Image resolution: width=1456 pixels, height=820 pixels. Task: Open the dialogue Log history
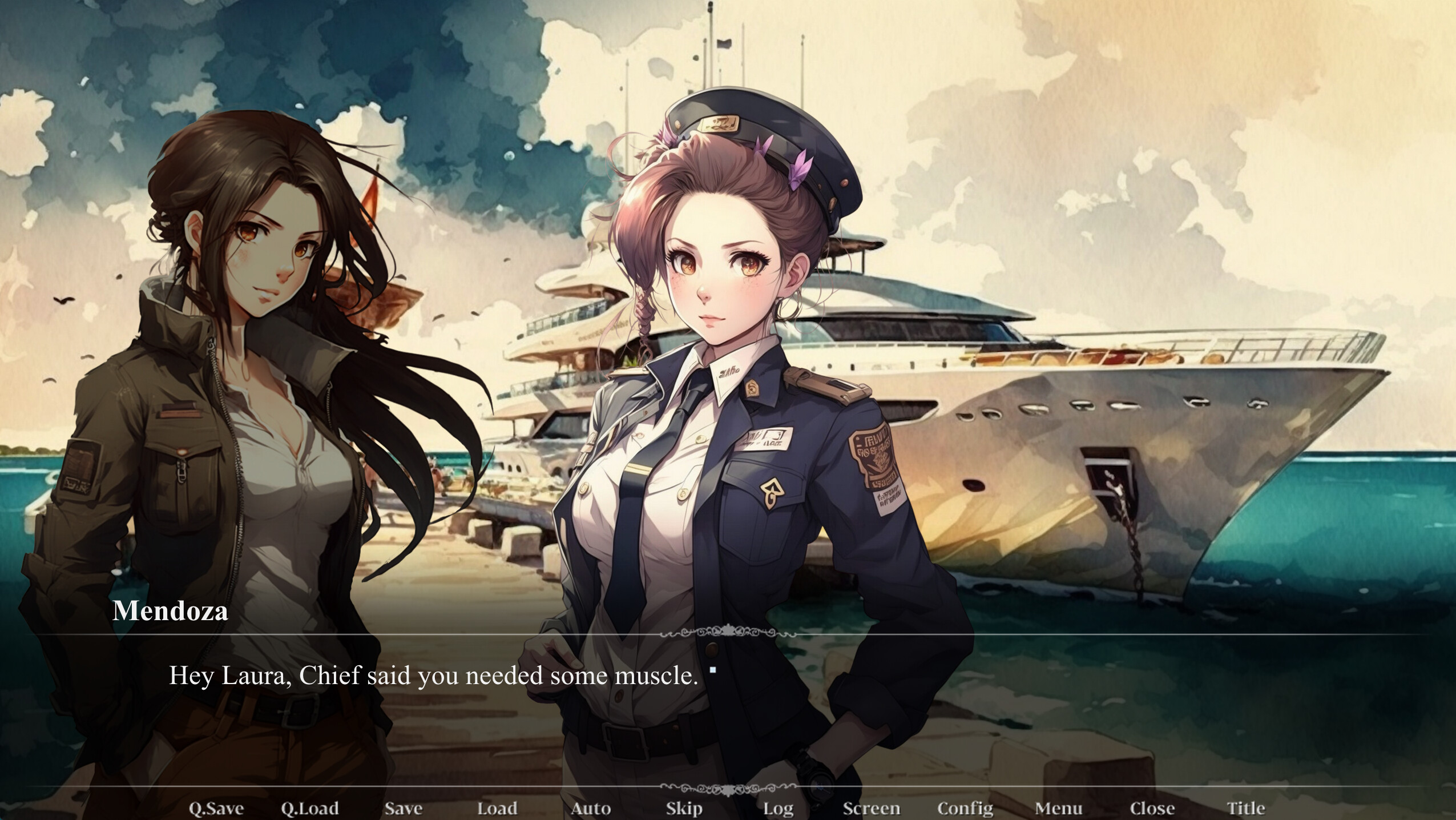pyautogui.click(x=776, y=807)
